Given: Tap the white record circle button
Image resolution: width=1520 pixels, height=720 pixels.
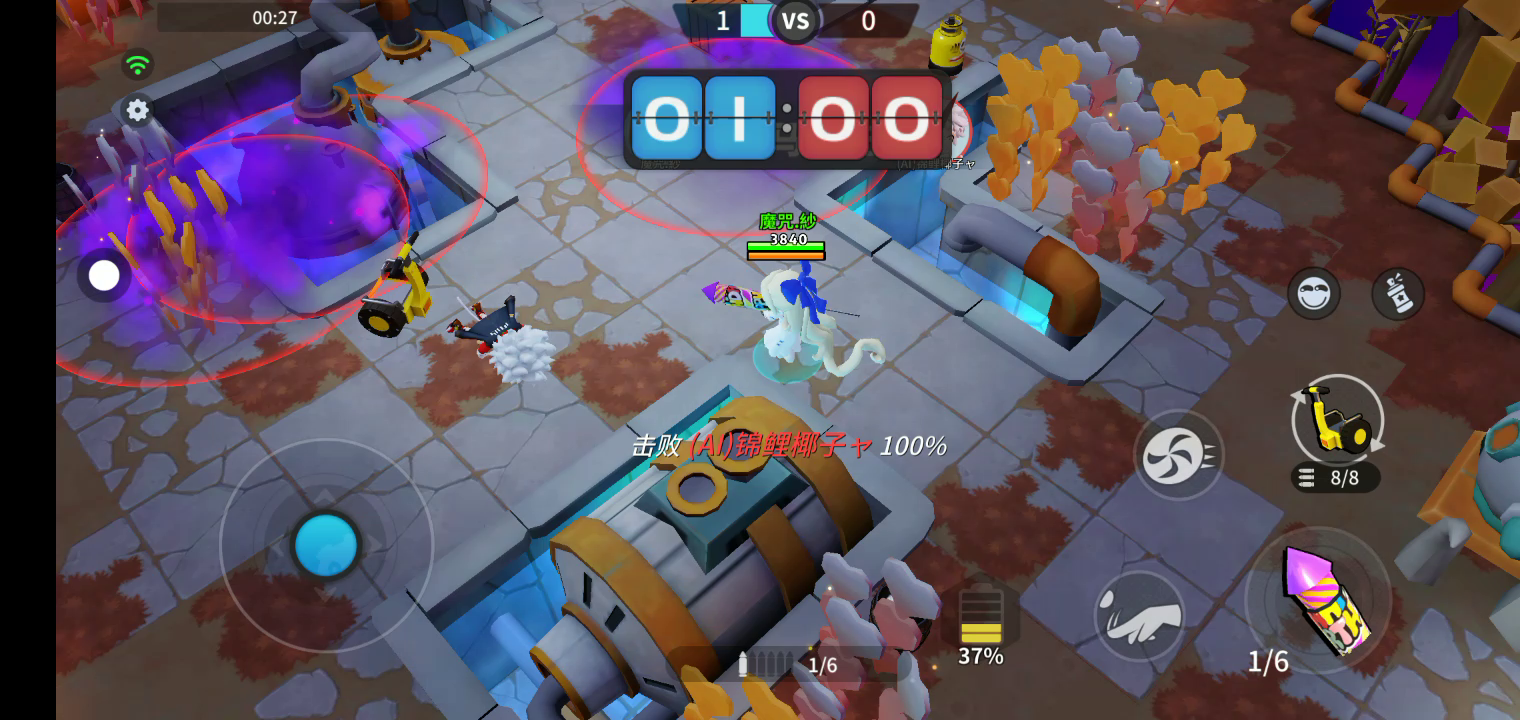Looking at the screenshot, I should click(x=104, y=276).
